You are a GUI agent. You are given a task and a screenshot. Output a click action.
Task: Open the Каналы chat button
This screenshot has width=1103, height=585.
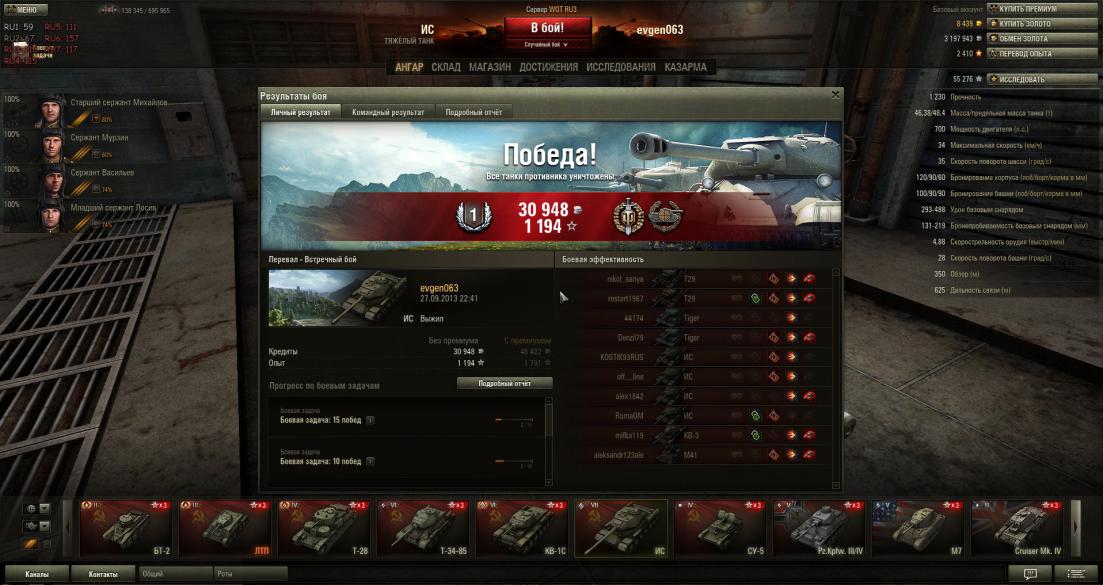(x=36, y=575)
